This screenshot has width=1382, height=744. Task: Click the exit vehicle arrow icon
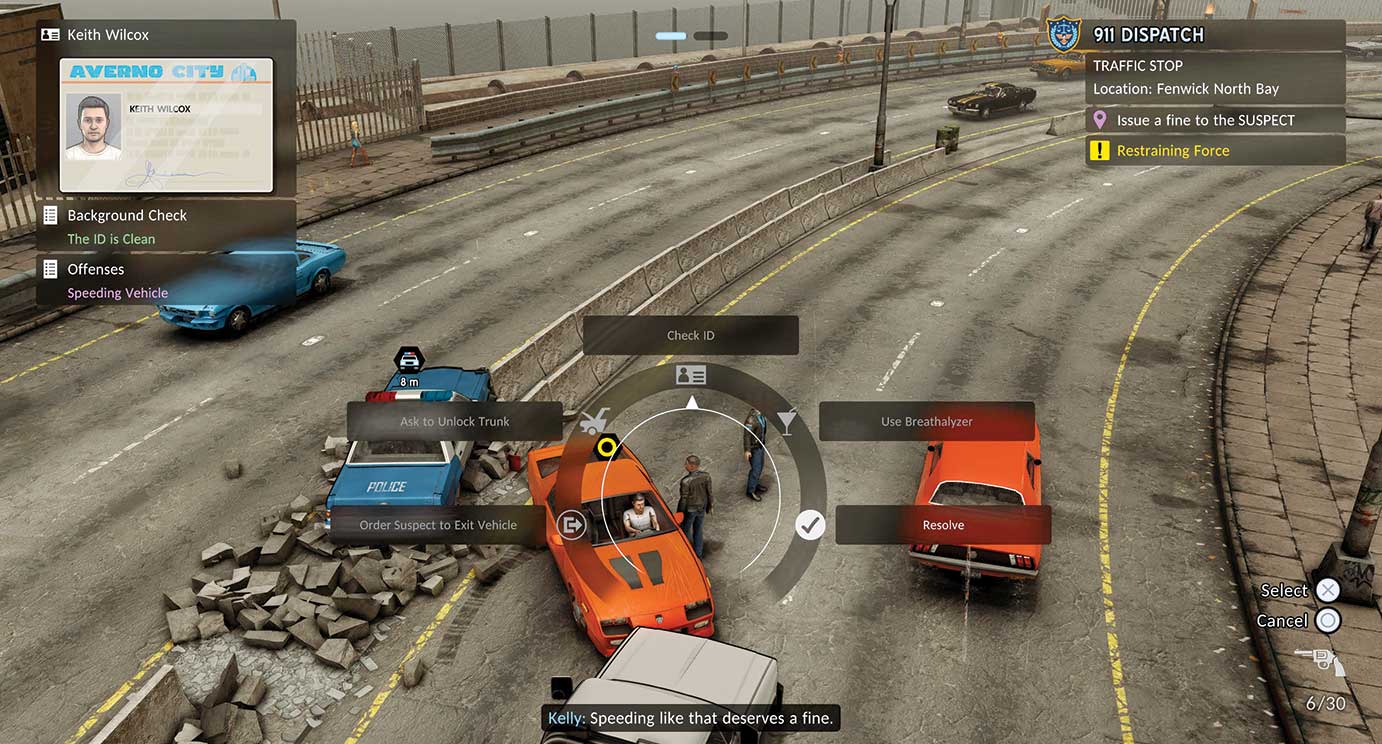pyautogui.click(x=572, y=524)
